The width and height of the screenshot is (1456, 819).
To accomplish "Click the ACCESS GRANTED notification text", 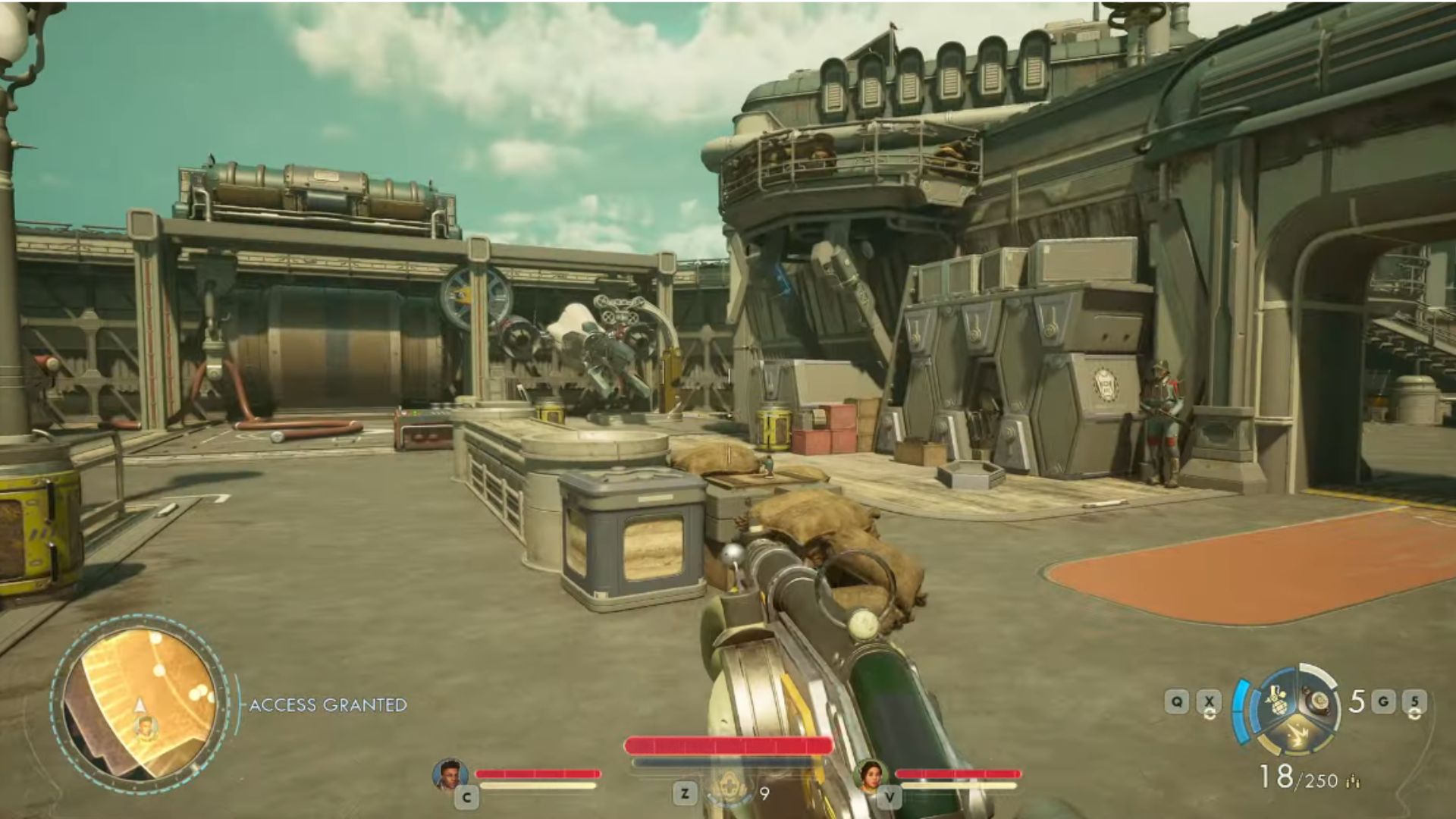I will [x=328, y=704].
